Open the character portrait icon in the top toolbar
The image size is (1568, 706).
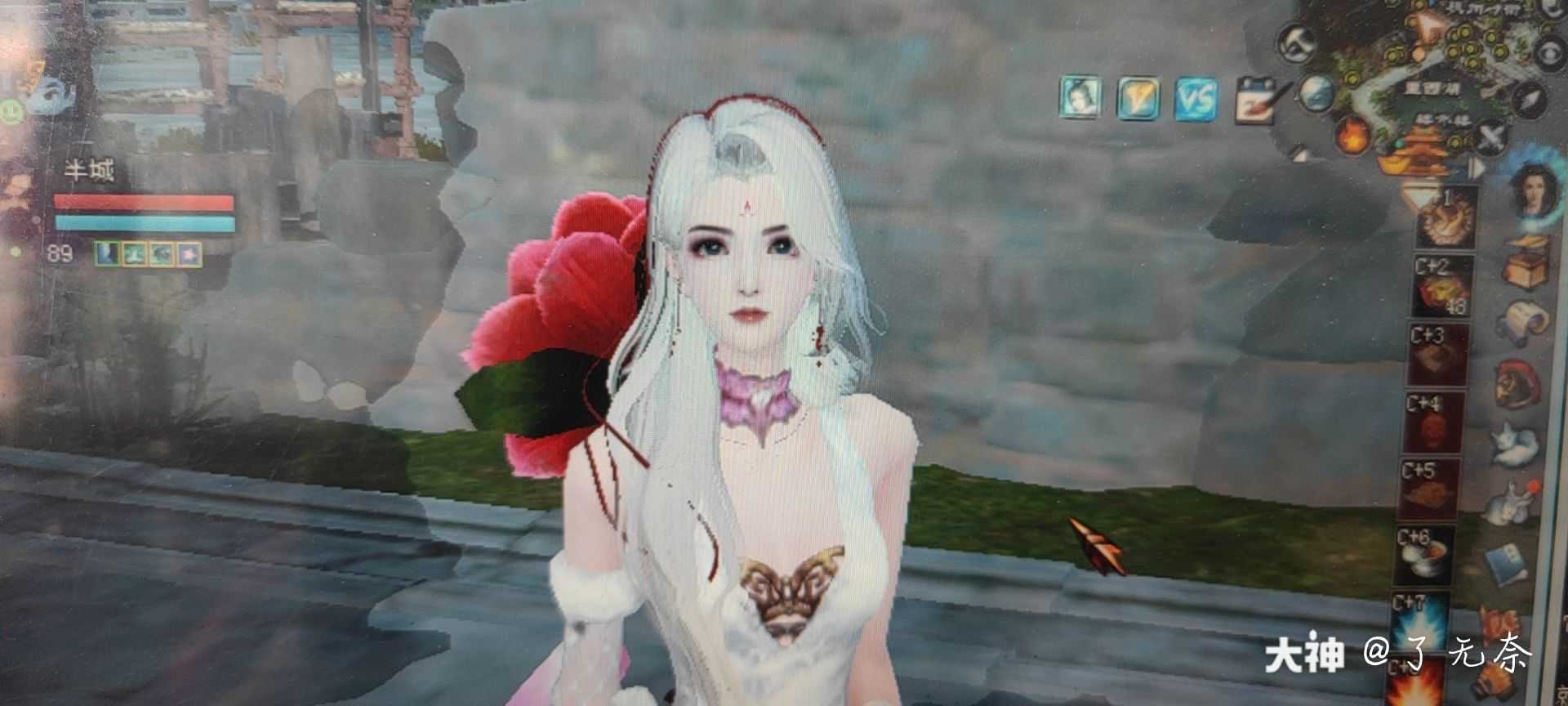[1078, 96]
